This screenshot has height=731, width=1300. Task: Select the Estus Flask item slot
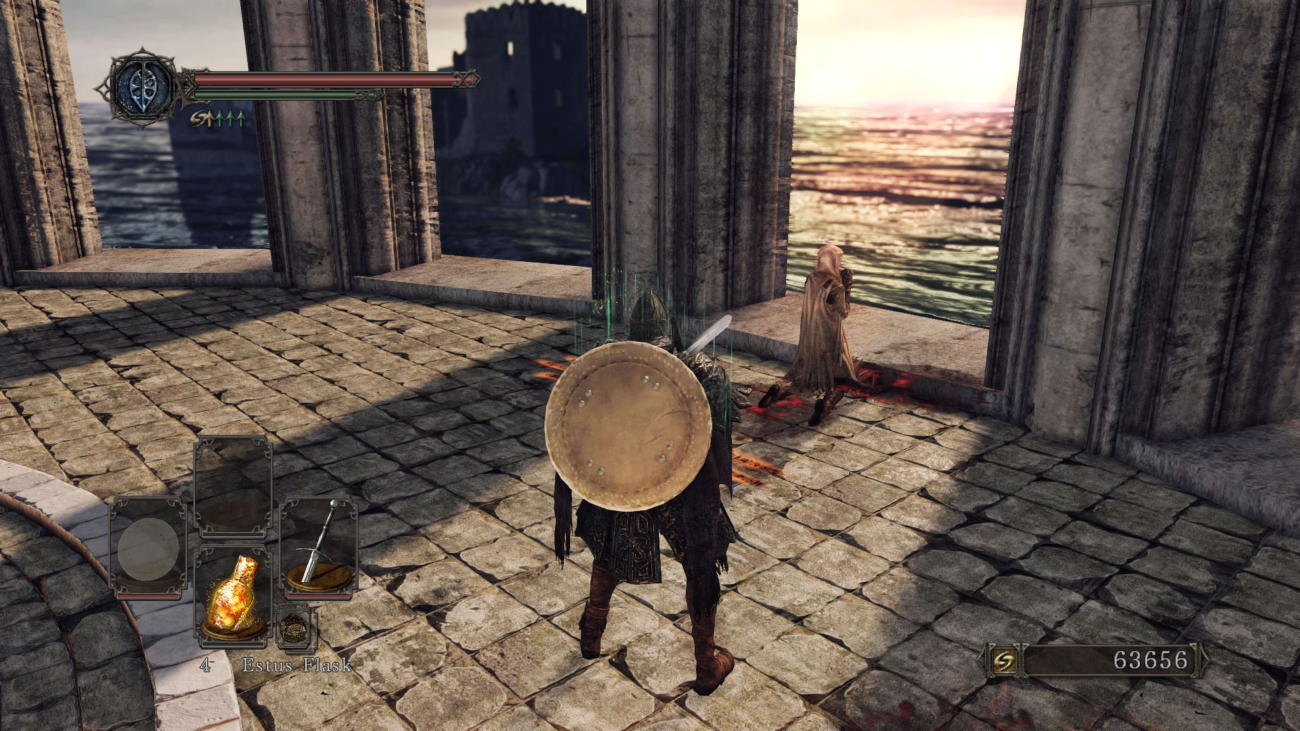click(232, 595)
